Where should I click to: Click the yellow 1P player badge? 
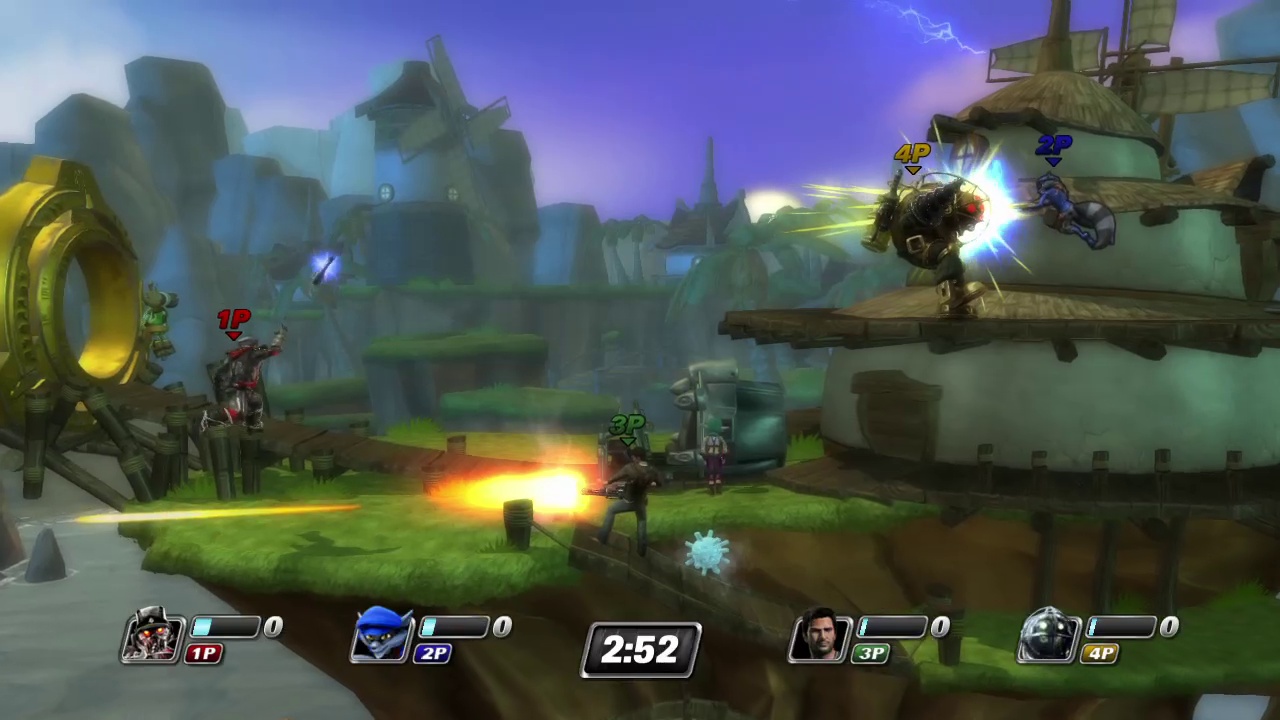[x=203, y=654]
